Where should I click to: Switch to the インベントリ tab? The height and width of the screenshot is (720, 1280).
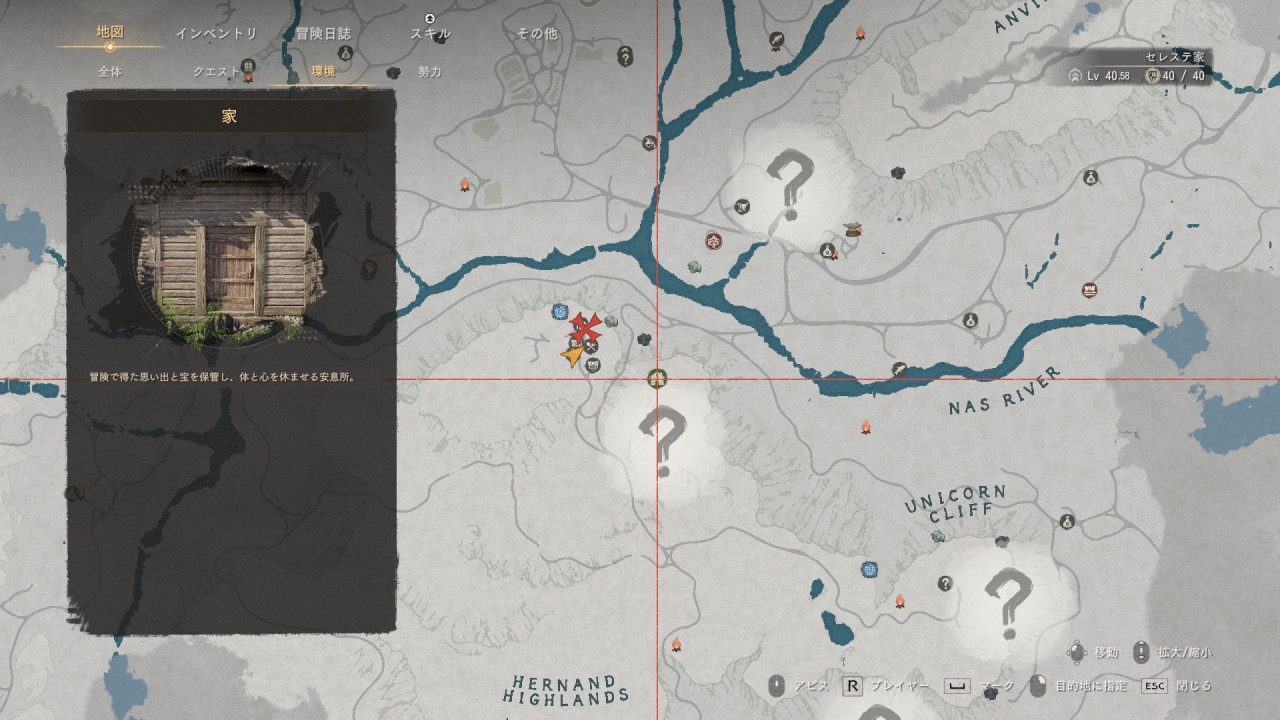[x=216, y=33]
